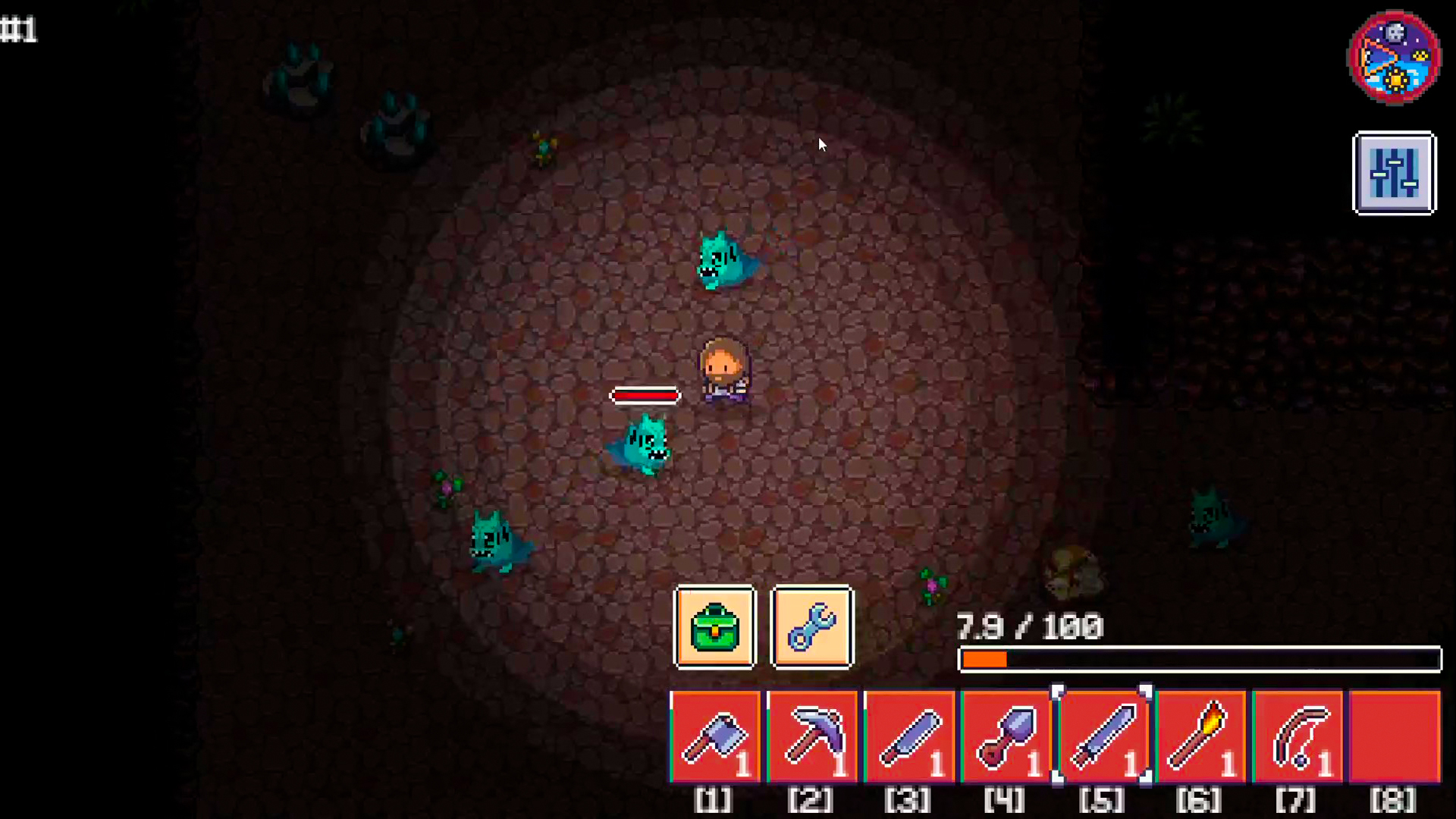Select the axe in hotbar slot 1

pyautogui.click(x=714, y=737)
